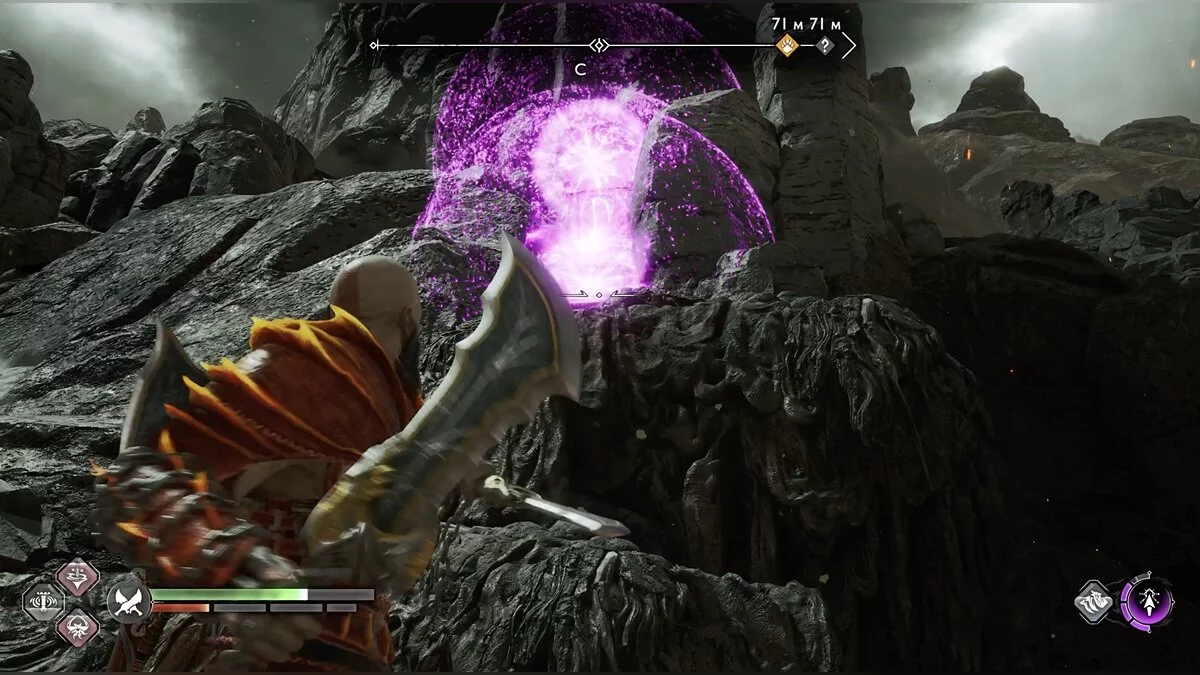Activate the upper pink runic attack icon
1200x675 pixels.
tap(76, 577)
